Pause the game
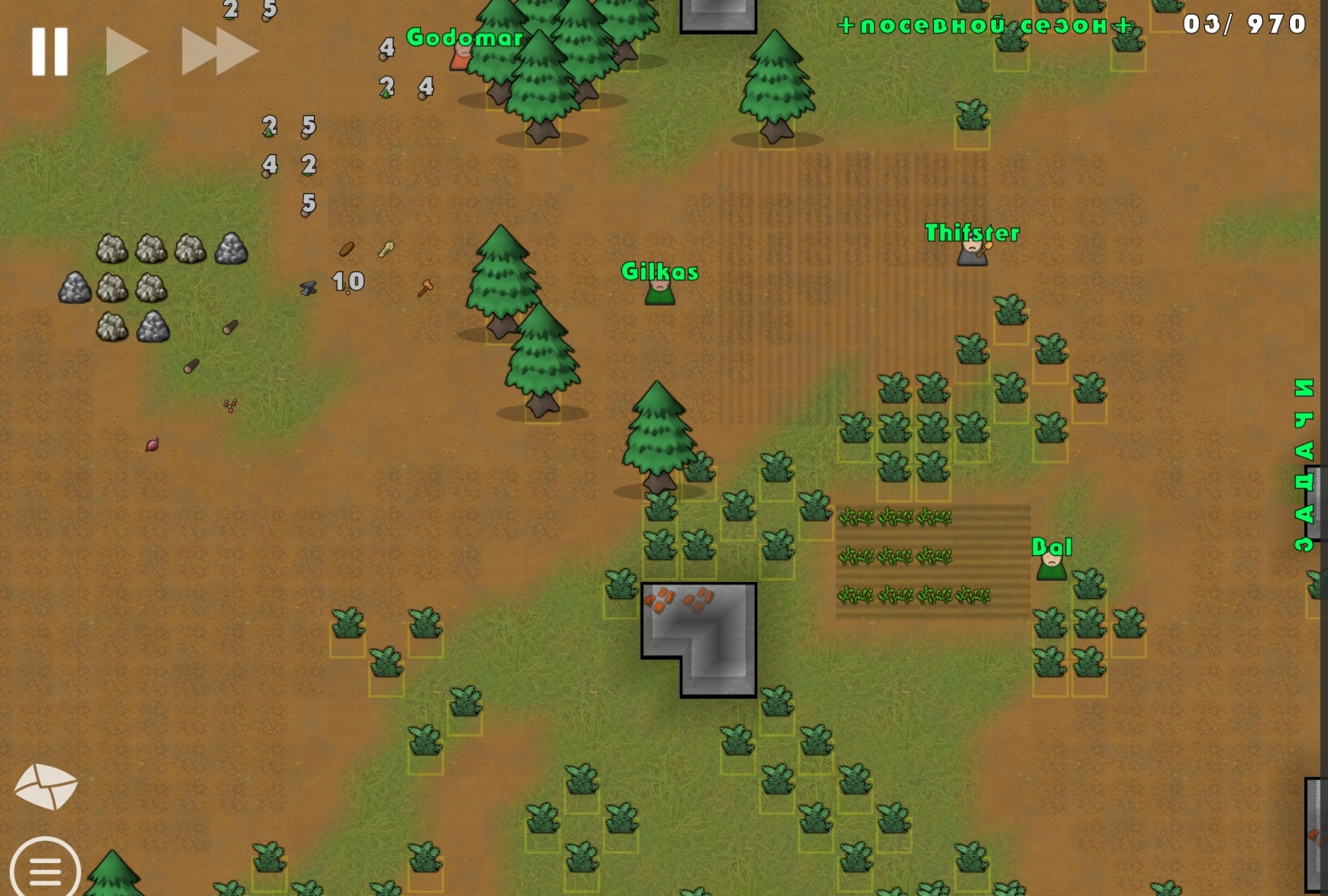Viewport: 1328px width, 896px height. [x=50, y=52]
